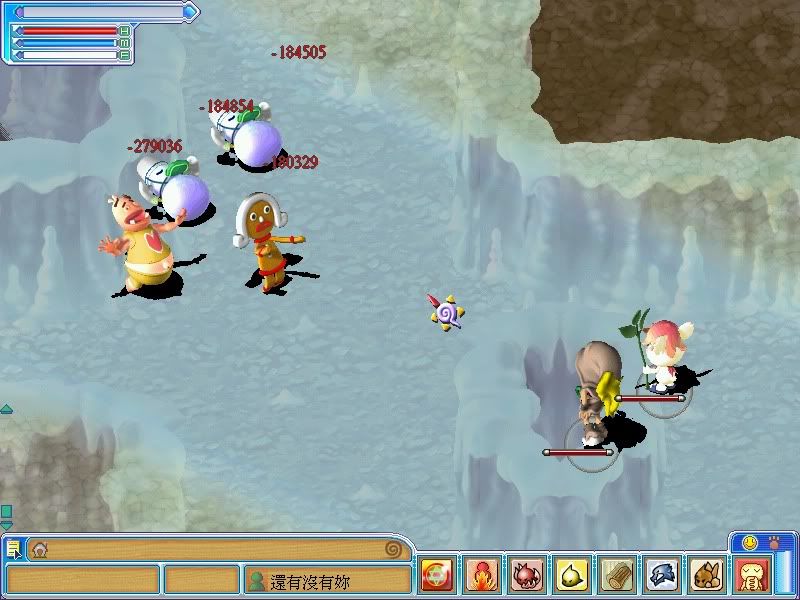The height and width of the screenshot is (600, 800).
Task: Click the yellow note icon by chat
Action: (x=13, y=548)
